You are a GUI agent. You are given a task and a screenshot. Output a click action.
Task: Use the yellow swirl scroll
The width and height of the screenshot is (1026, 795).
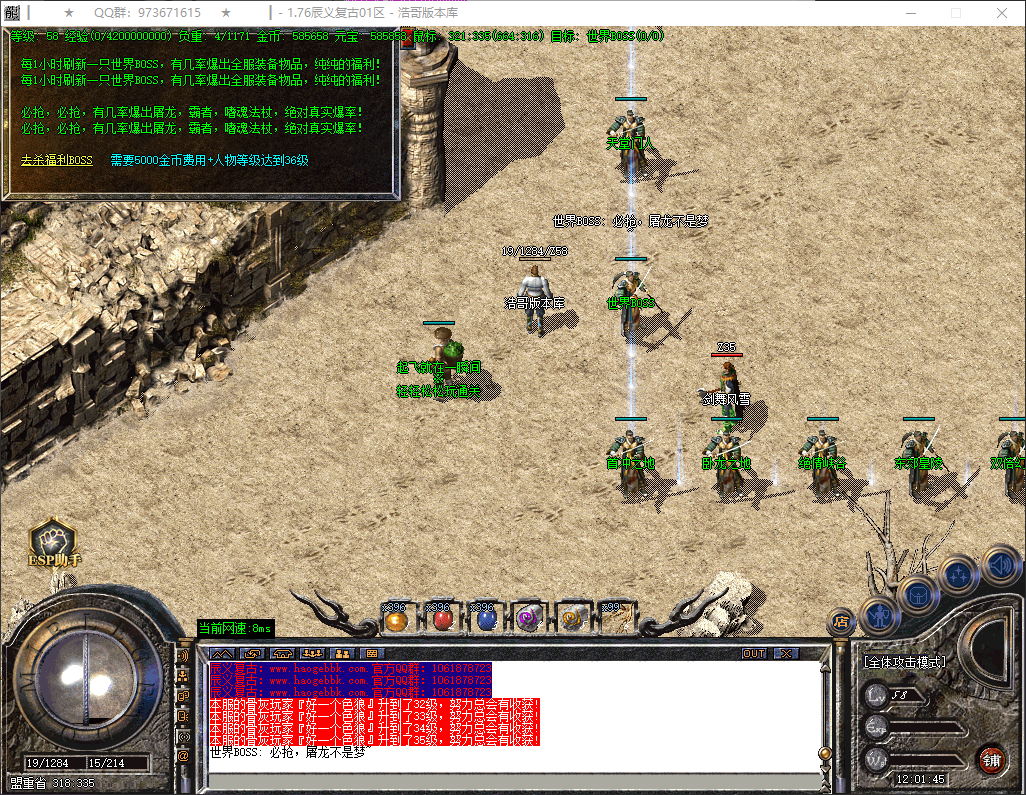[572, 619]
